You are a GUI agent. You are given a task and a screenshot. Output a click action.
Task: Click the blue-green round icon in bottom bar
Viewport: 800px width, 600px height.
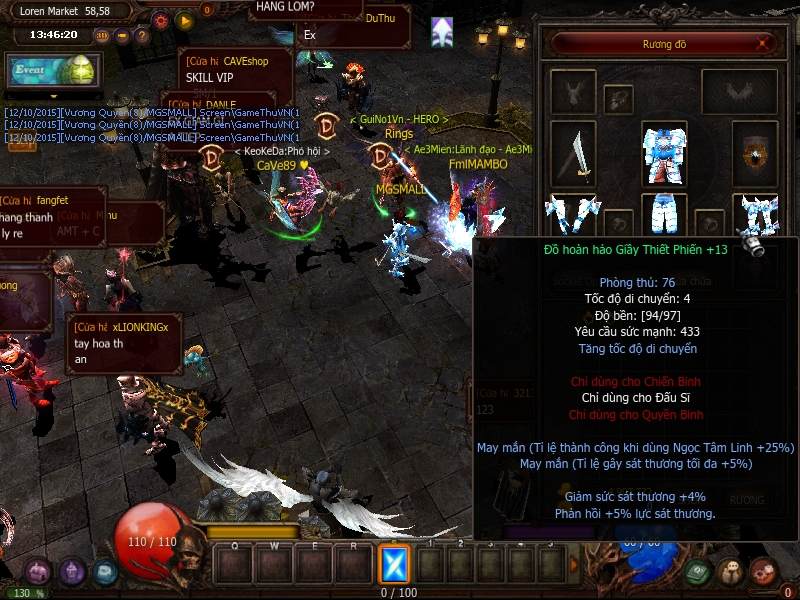tap(106, 572)
